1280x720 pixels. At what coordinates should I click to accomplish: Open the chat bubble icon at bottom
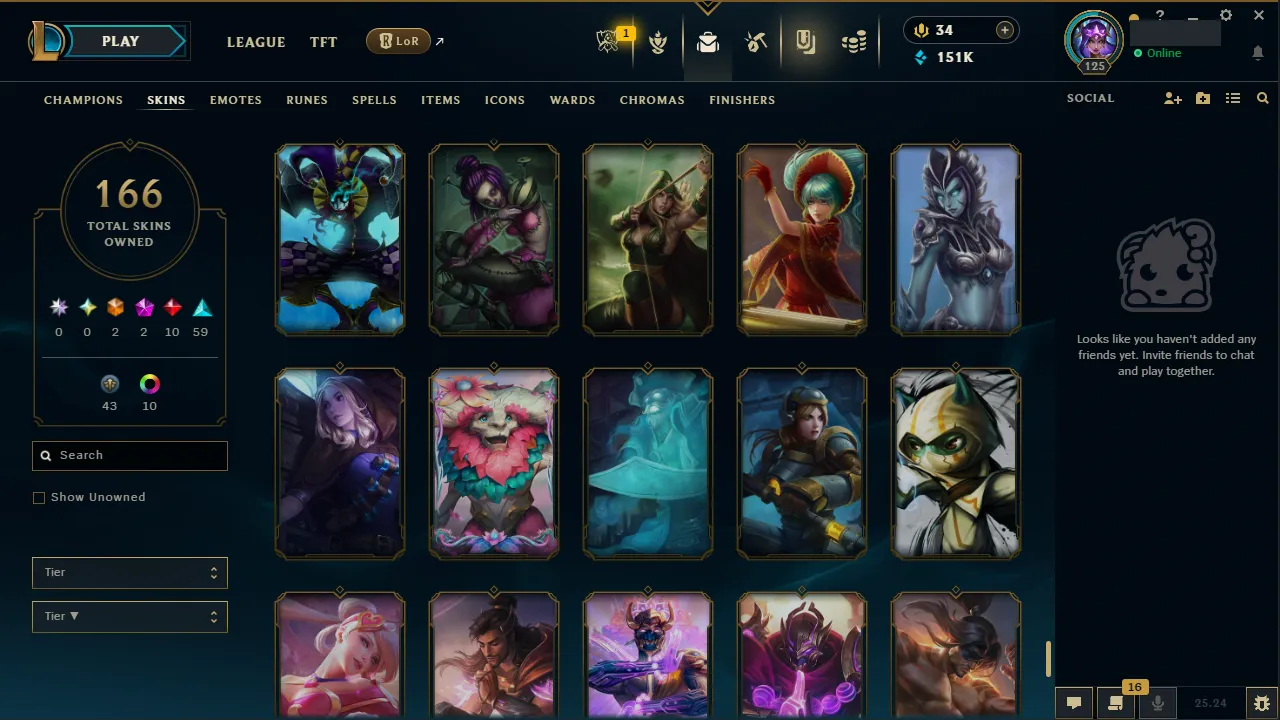(1073, 702)
